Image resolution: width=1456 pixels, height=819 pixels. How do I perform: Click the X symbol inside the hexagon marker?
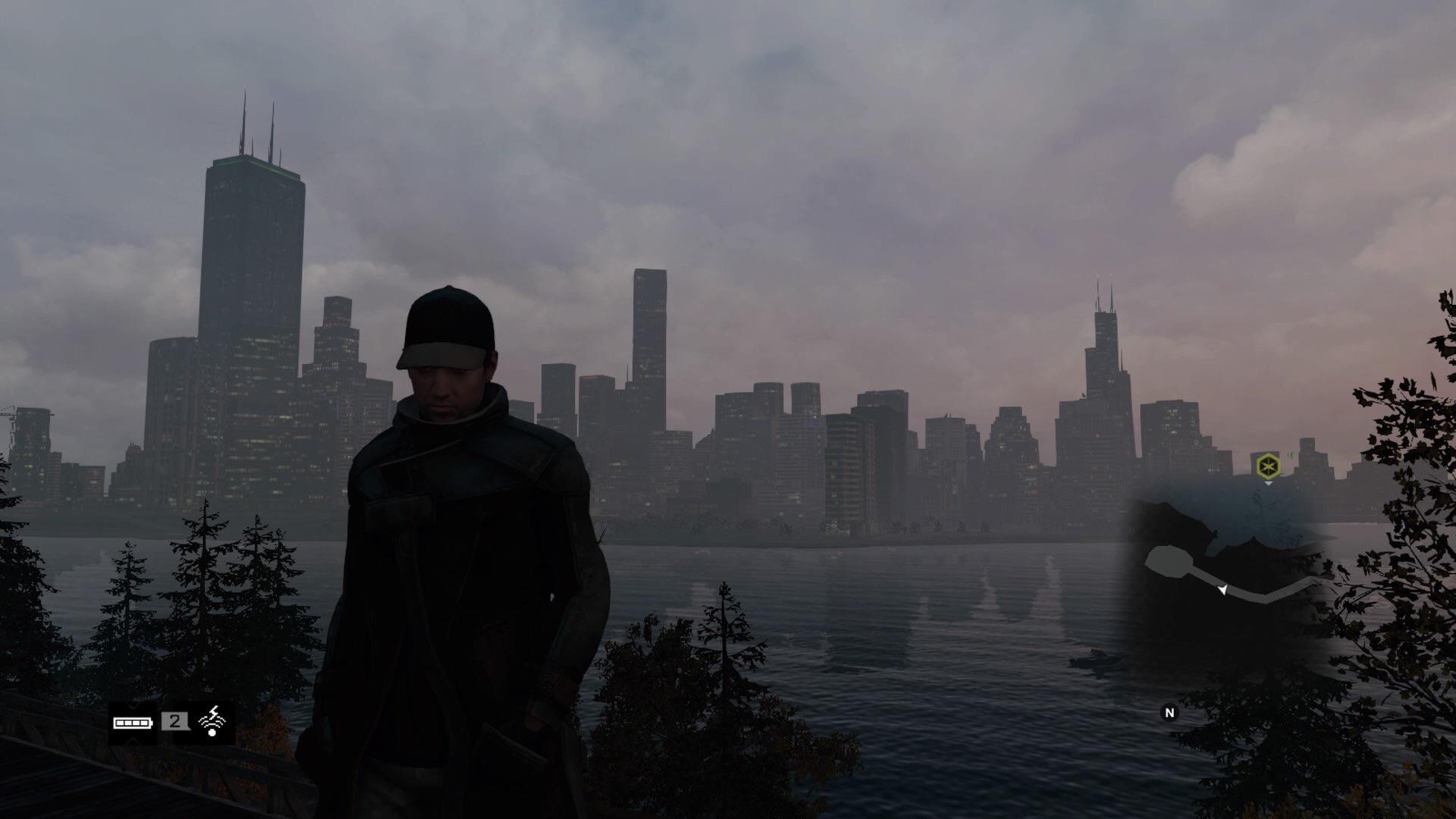pos(1268,464)
